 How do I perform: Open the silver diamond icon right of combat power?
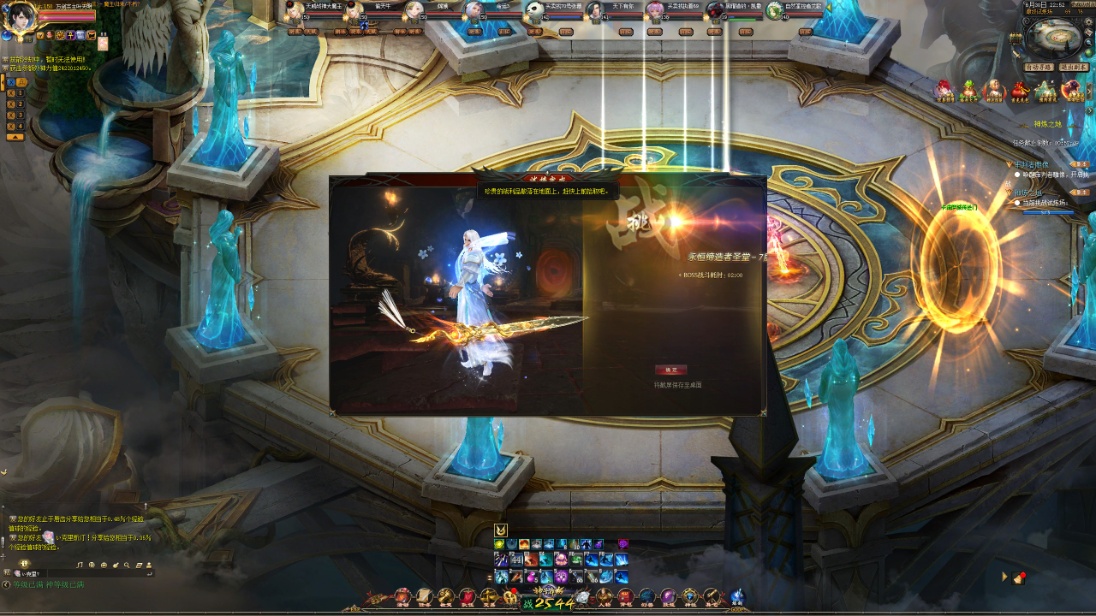[x=583, y=597]
